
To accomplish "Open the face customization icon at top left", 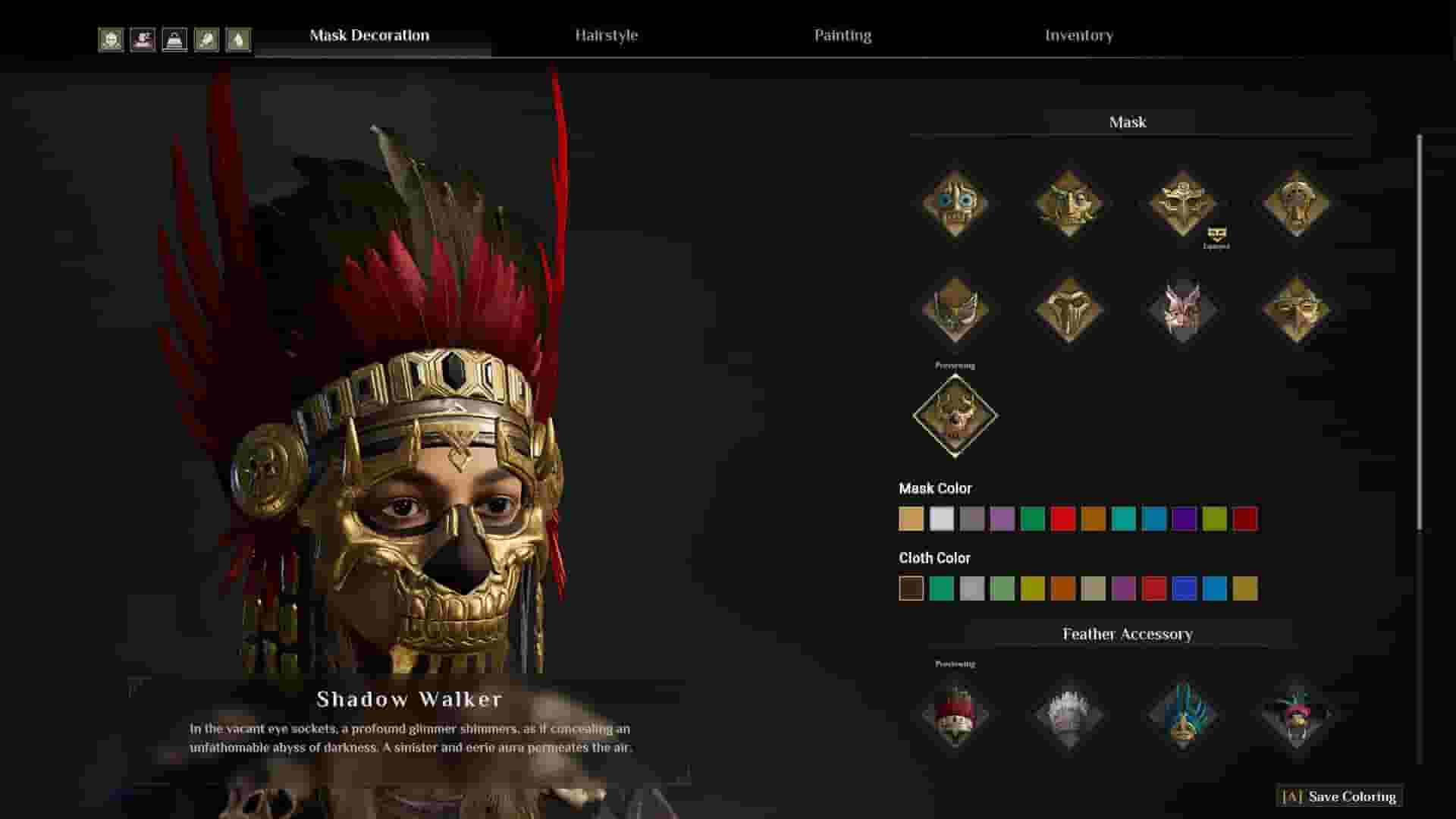I will pyautogui.click(x=111, y=39).
